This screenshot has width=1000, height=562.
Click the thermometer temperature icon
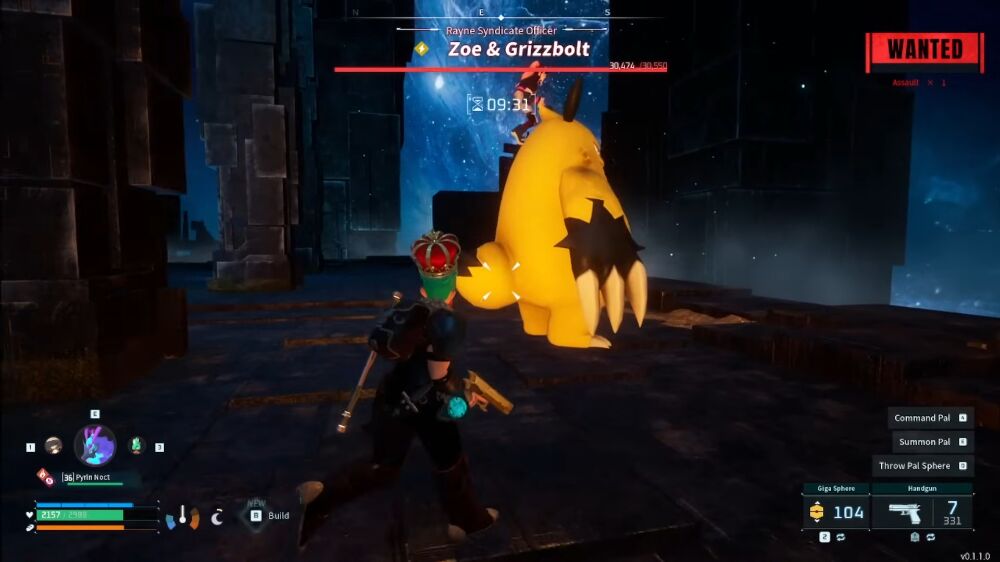tap(182, 517)
